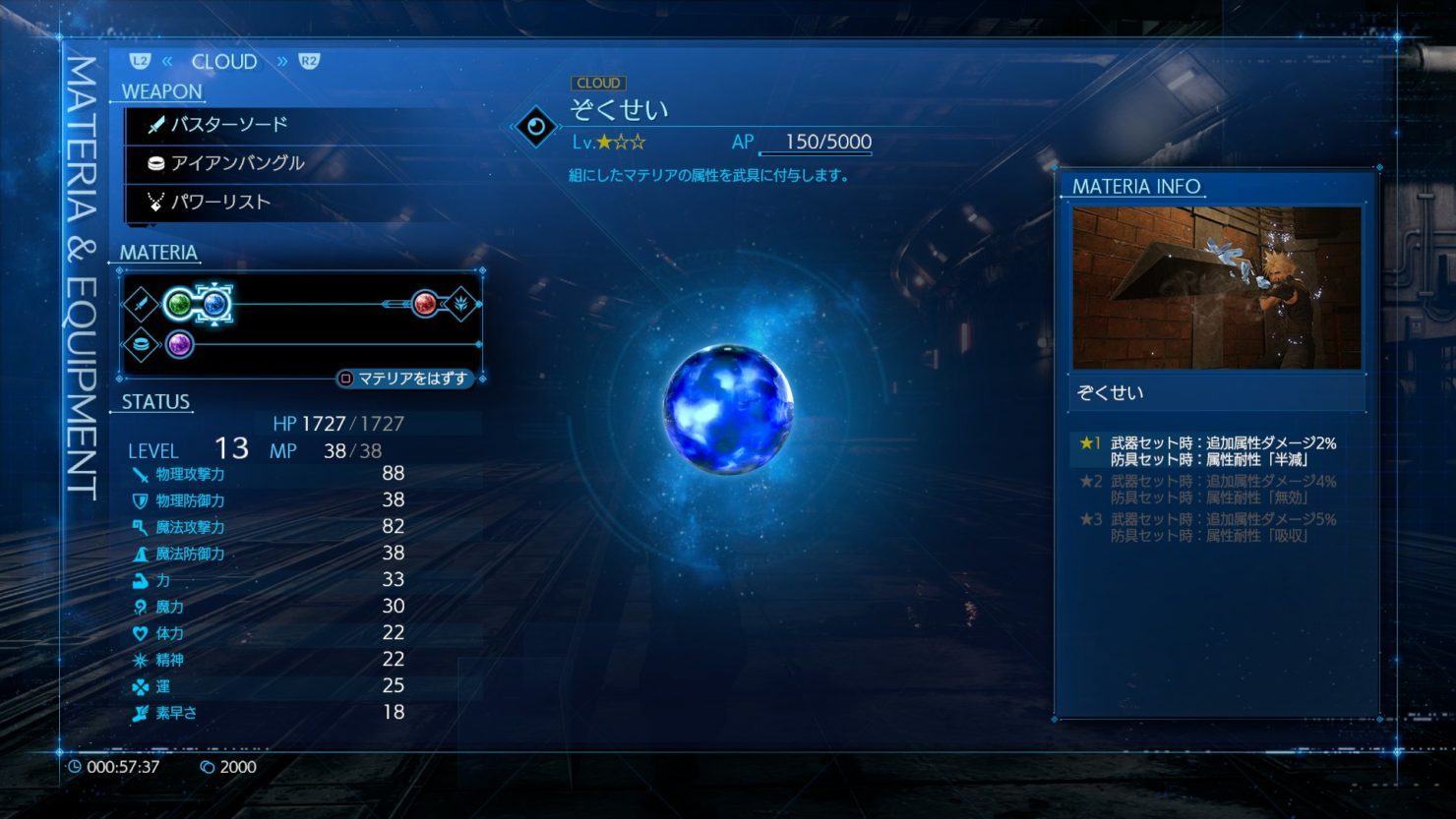1456x819 pixels.
Task: Select the purple materia in armor row
Action: coord(179,344)
